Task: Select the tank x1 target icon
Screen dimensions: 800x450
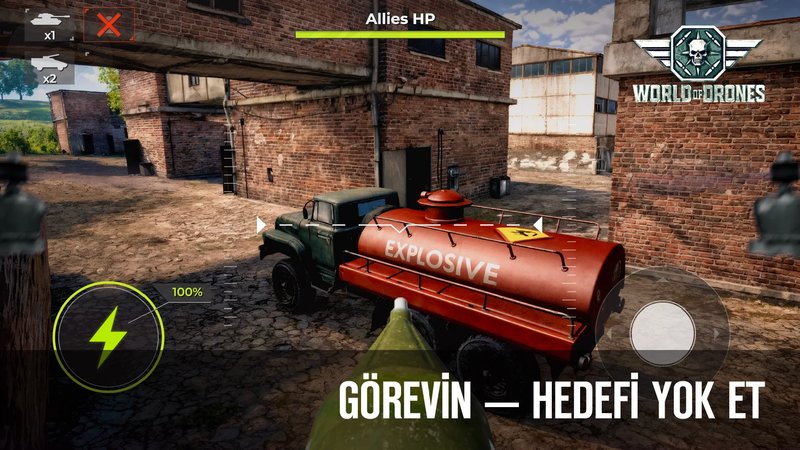Action: 48,23
